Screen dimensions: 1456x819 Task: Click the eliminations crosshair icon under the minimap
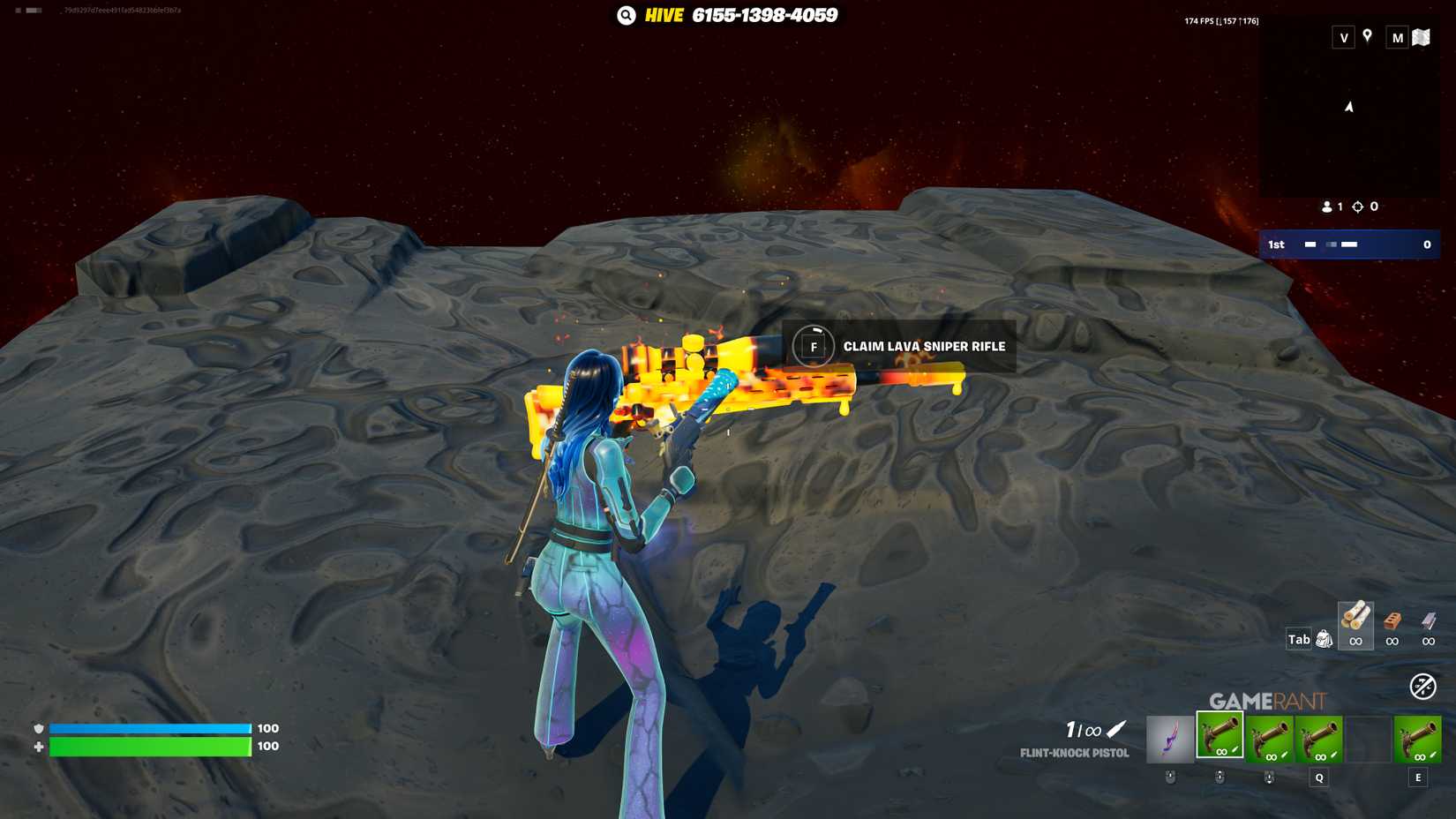pyautogui.click(x=1356, y=207)
